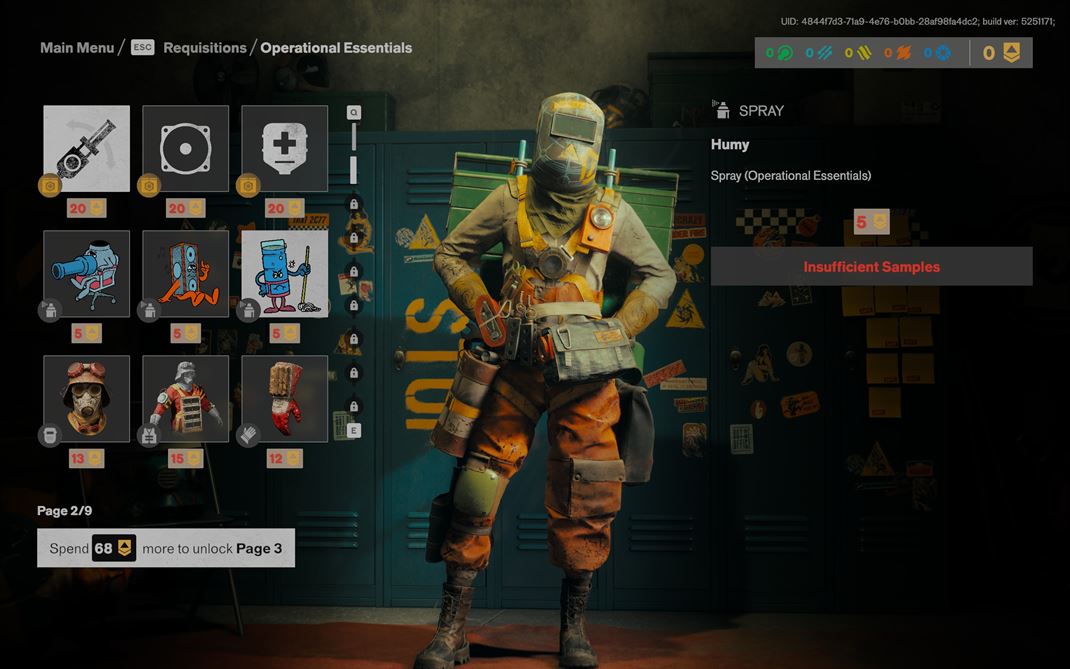The image size is (1070, 669).
Task: Click the Insufficient Samples purchase button
Action: tap(871, 267)
